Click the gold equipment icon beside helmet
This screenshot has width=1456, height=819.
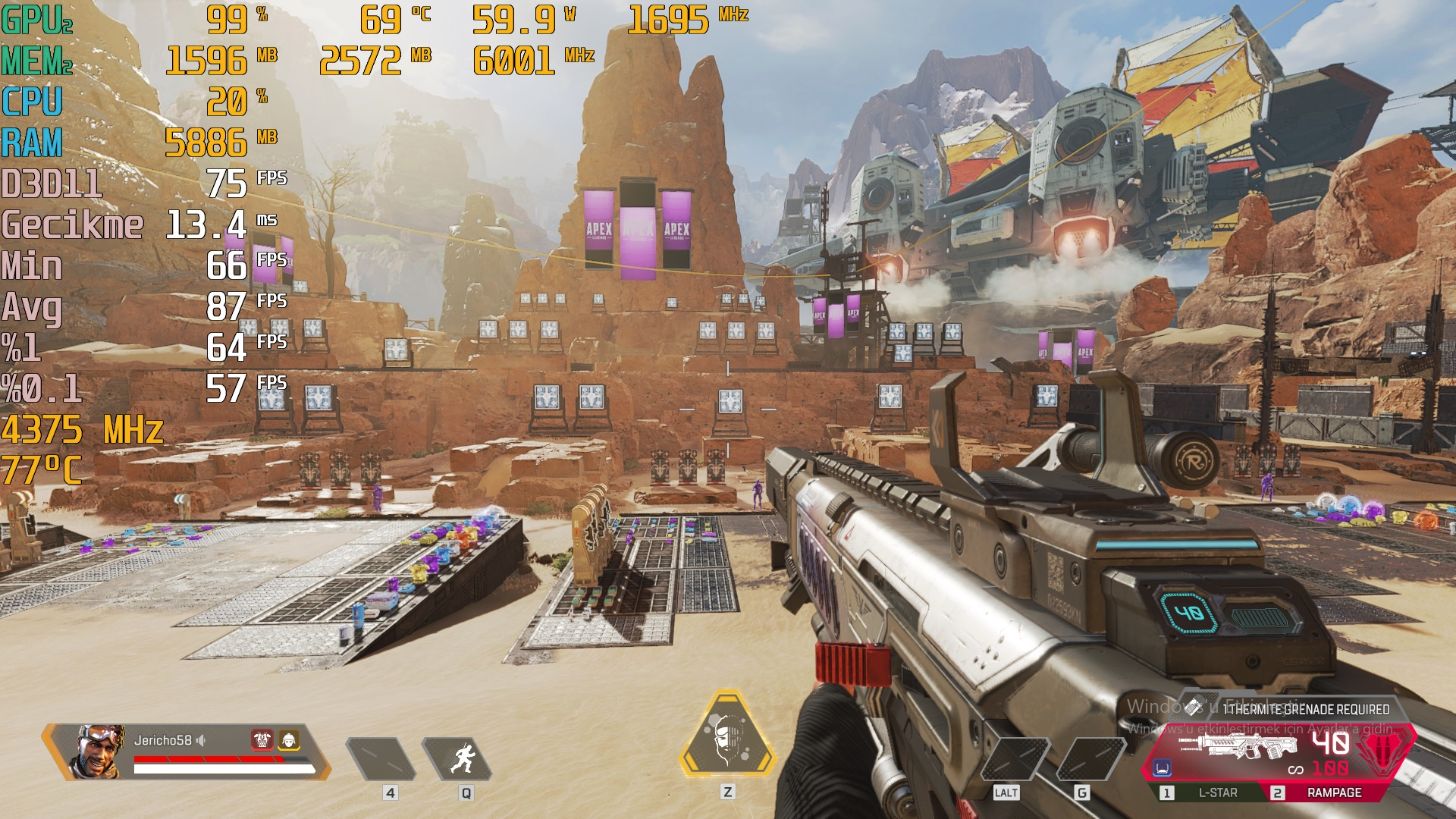tap(289, 739)
